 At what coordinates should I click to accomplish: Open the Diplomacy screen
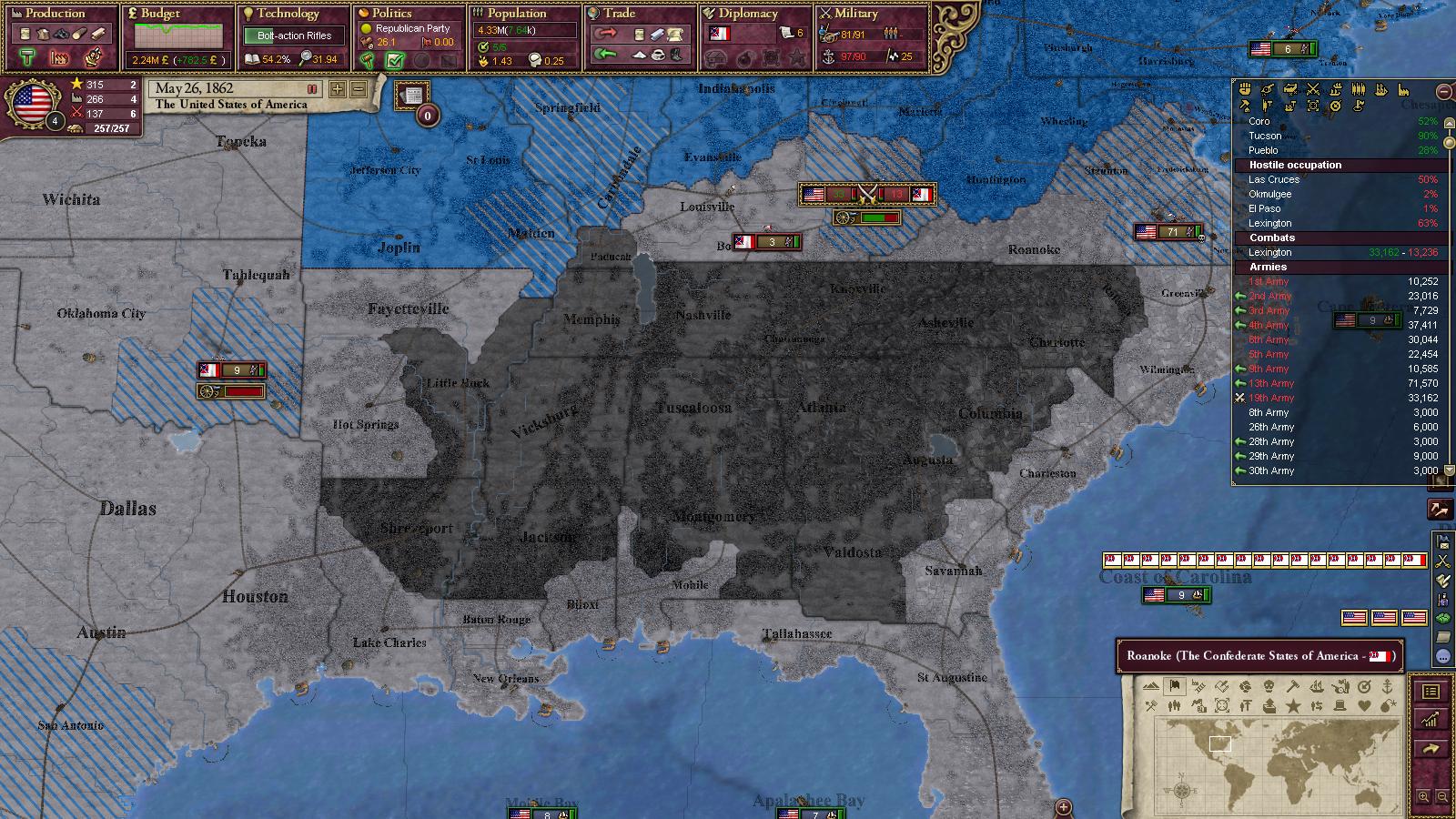click(x=747, y=14)
